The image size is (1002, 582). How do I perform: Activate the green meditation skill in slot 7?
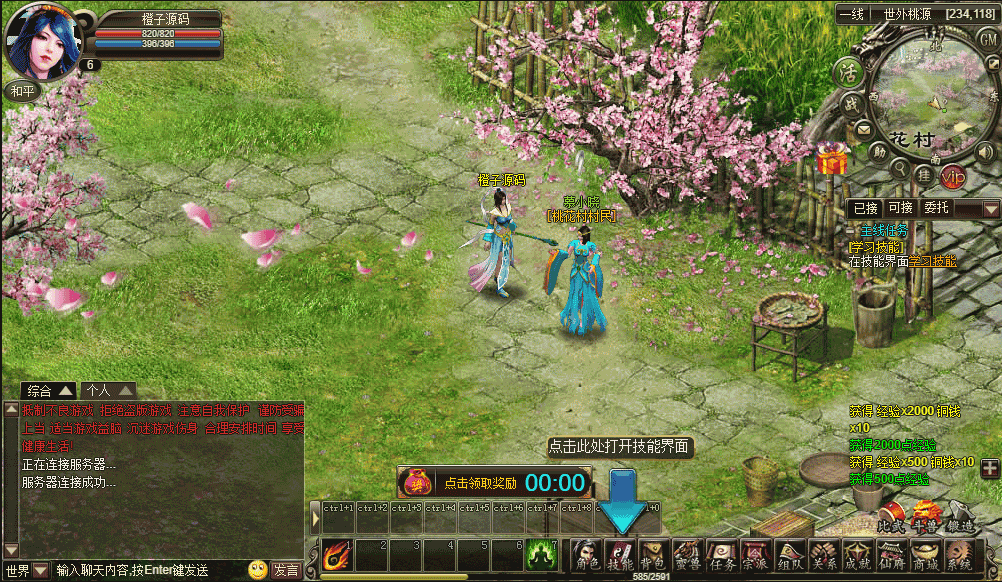click(541, 555)
